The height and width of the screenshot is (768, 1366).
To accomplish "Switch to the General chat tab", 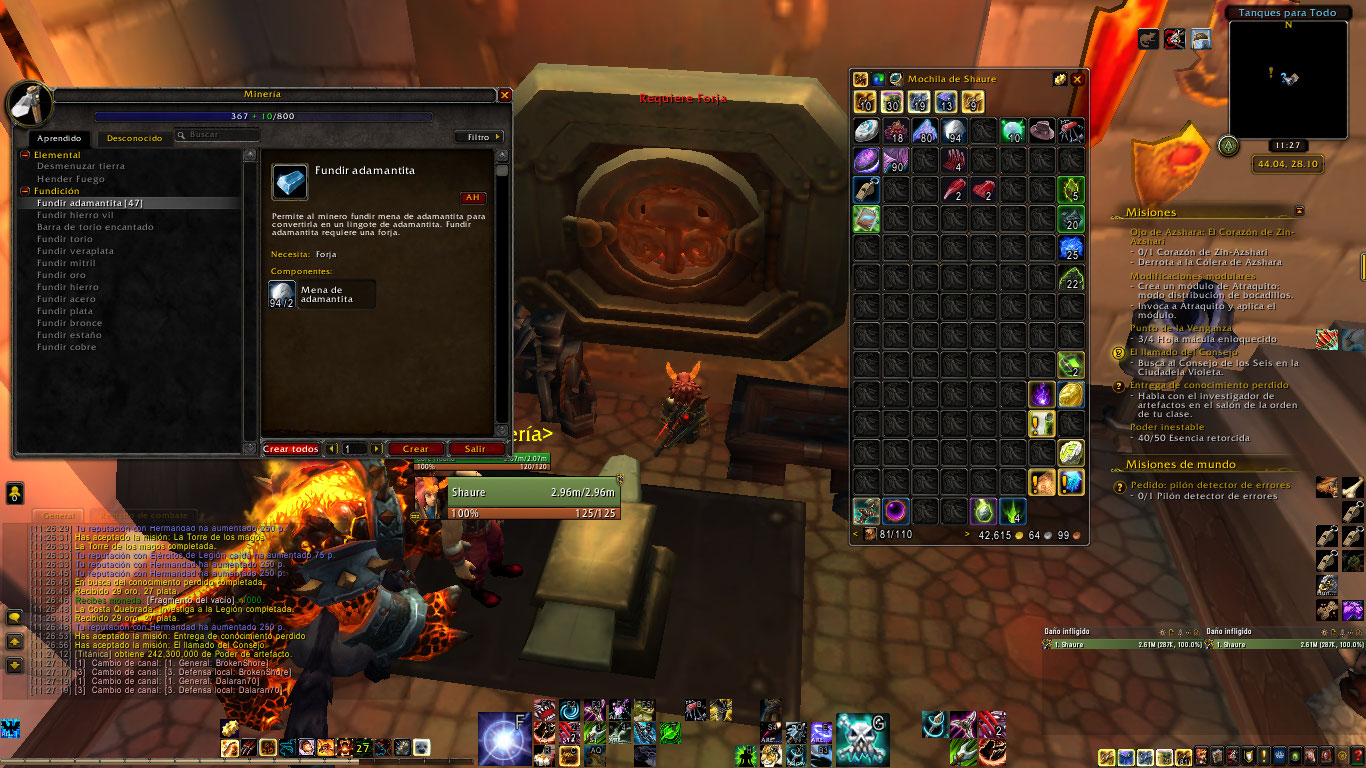I will (x=62, y=515).
